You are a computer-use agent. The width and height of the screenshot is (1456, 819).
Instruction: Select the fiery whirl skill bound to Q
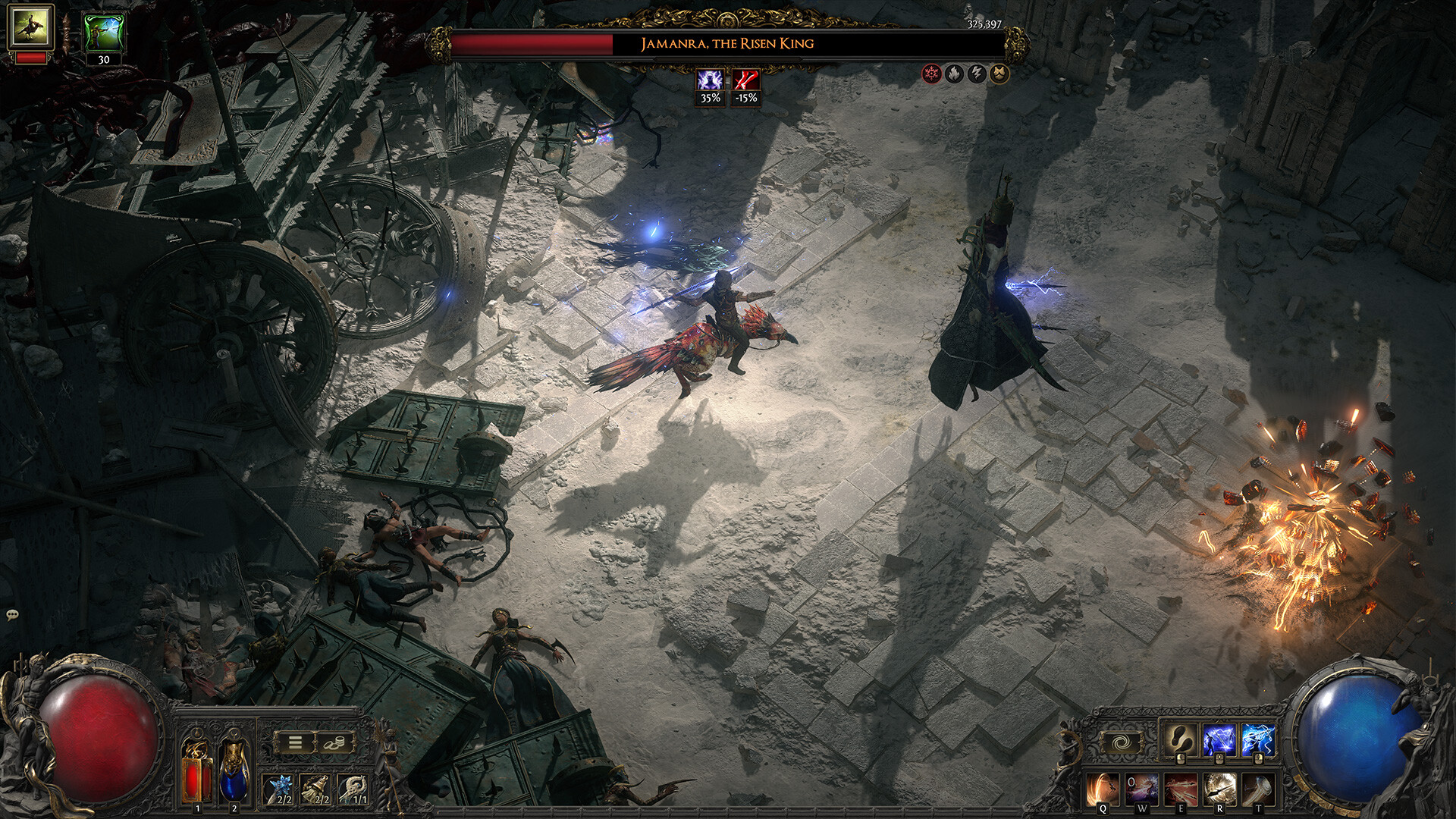pyautogui.click(x=1102, y=790)
